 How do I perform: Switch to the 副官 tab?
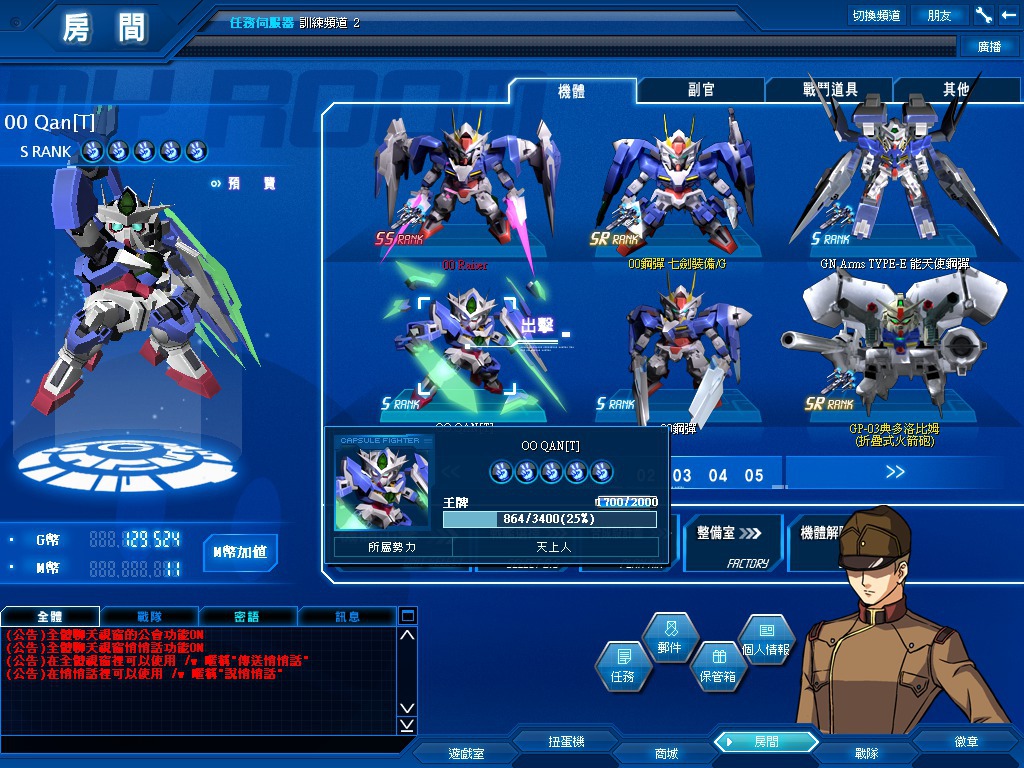coord(701,90)
